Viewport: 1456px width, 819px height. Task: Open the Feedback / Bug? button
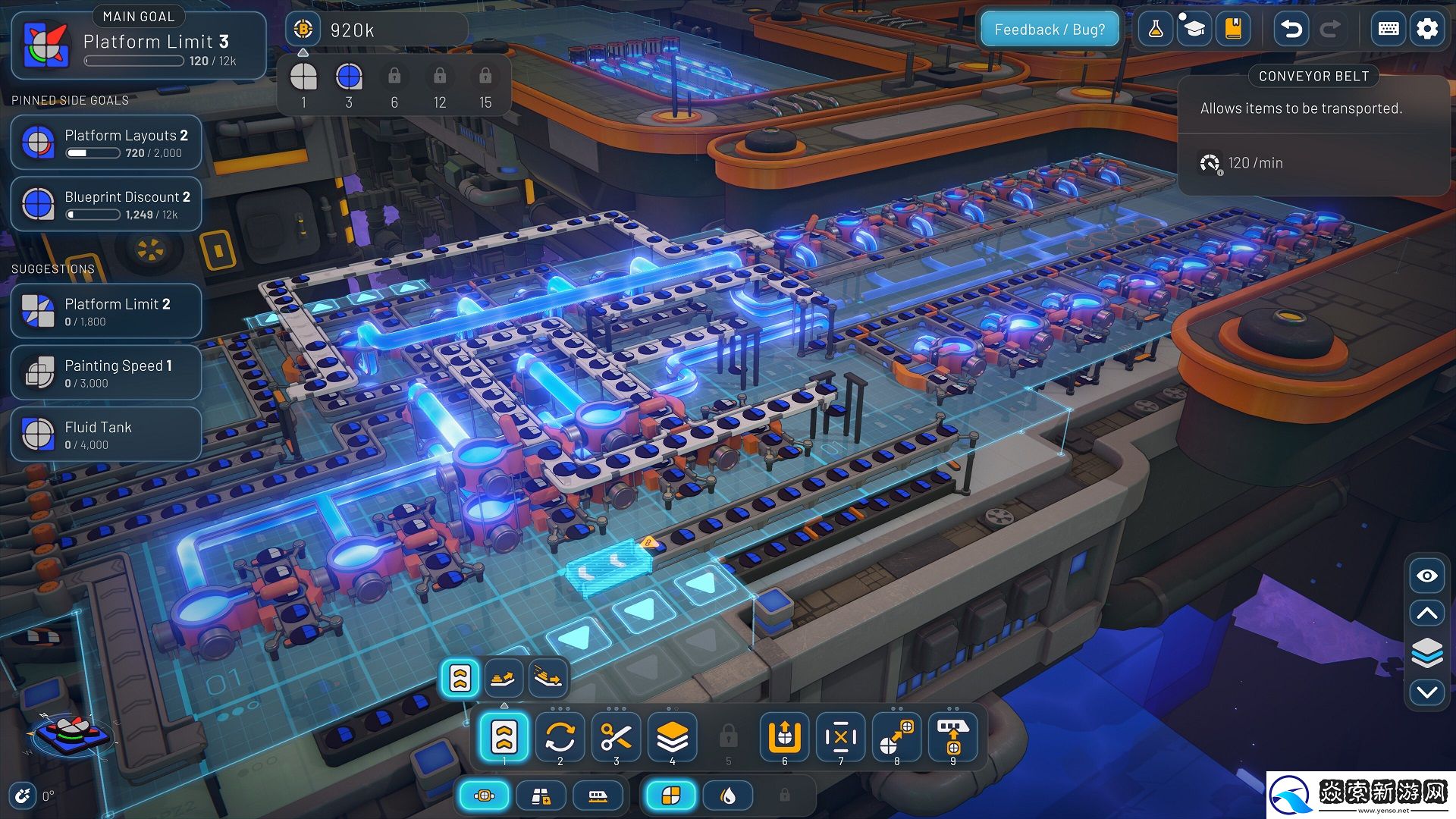pyautogui.click(x=1050, y=30)
